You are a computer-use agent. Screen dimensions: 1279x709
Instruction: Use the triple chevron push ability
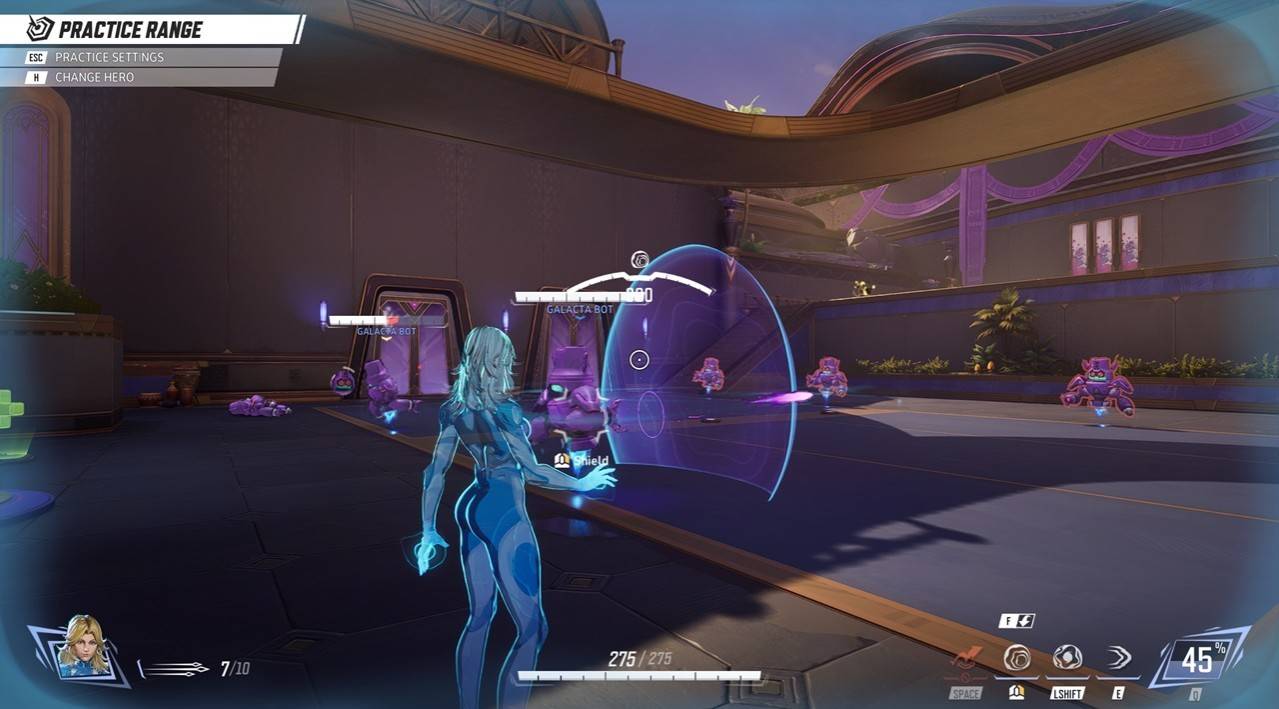[x=1117, y=658]
